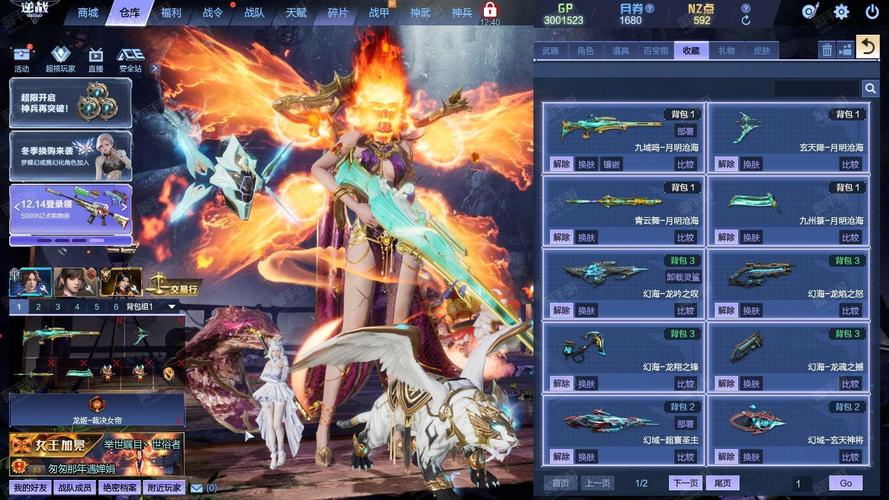
Task: Click the magnifier search button
Action: [870, 88]
